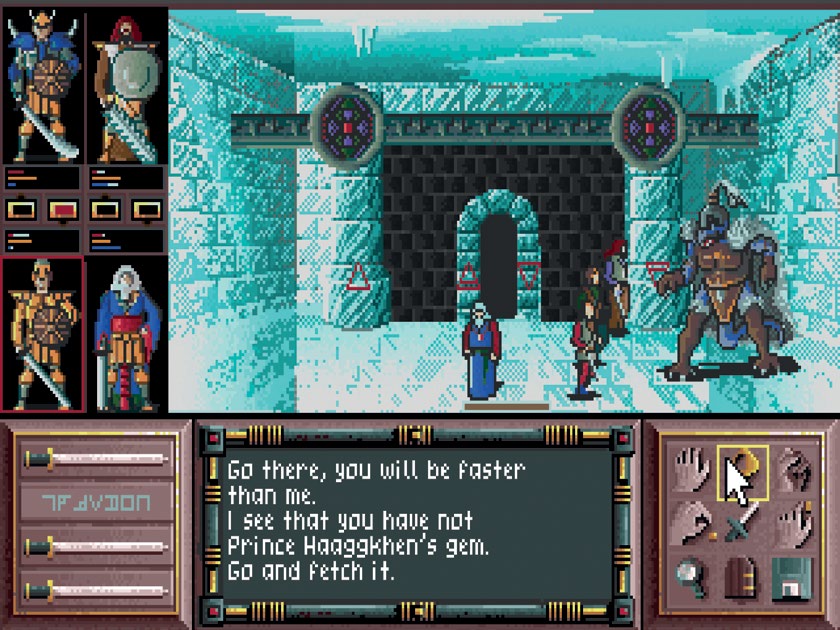Click the rune-text plaque between the swords

coord(95,502)
